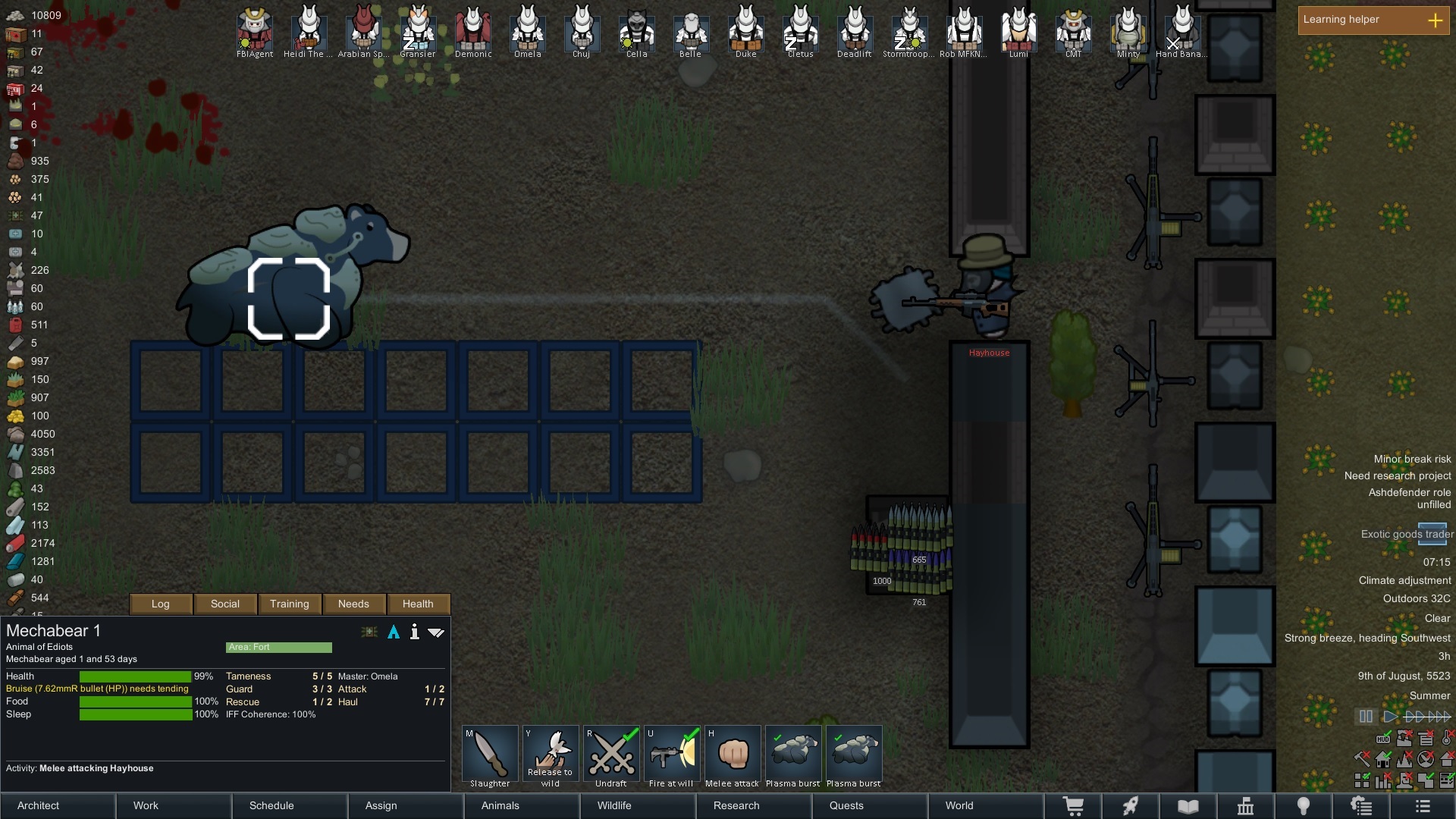Switch to the Training tab

coord(290,604)
